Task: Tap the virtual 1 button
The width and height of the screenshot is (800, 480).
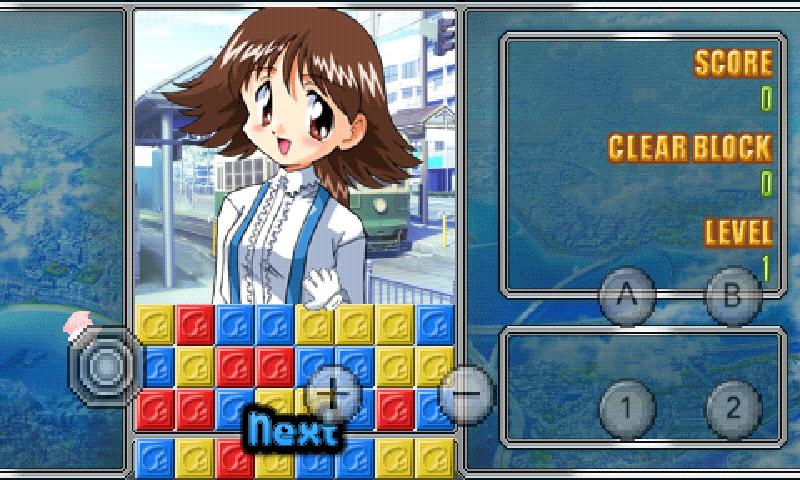Action: coord(627,408)
